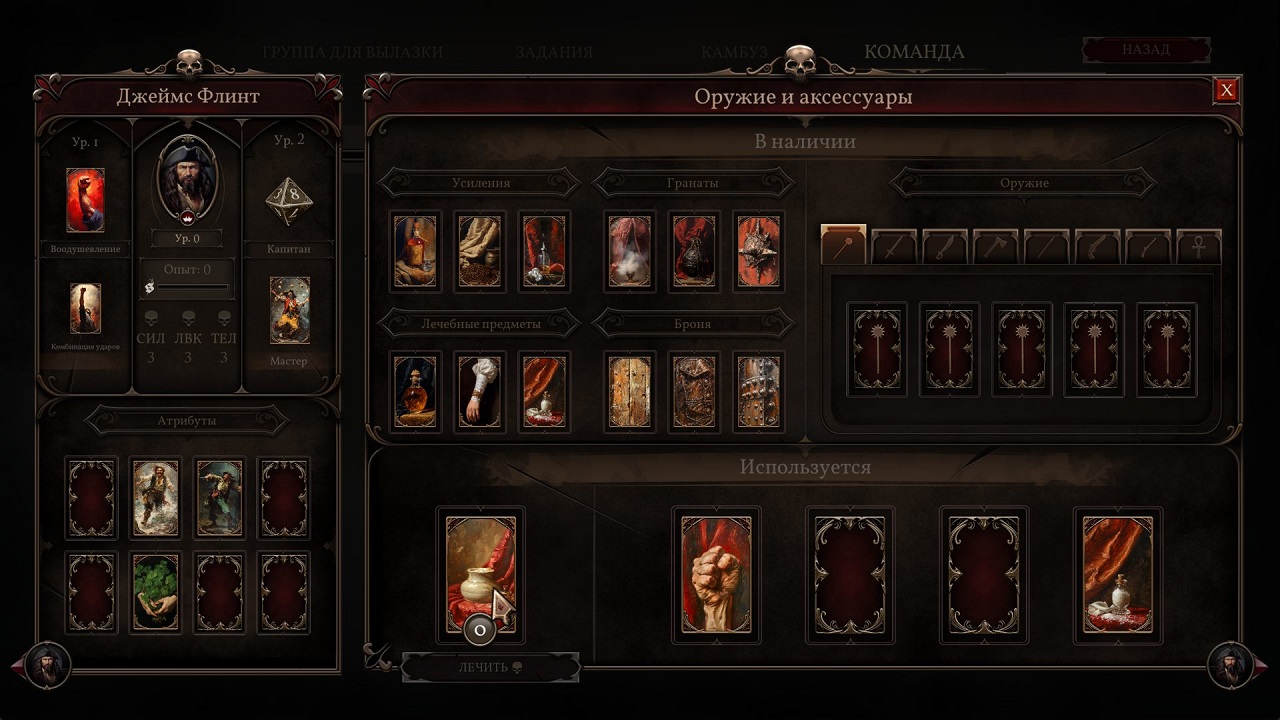Click the Назад back button
The image size is (1280, 720).
coord(1146,49)
